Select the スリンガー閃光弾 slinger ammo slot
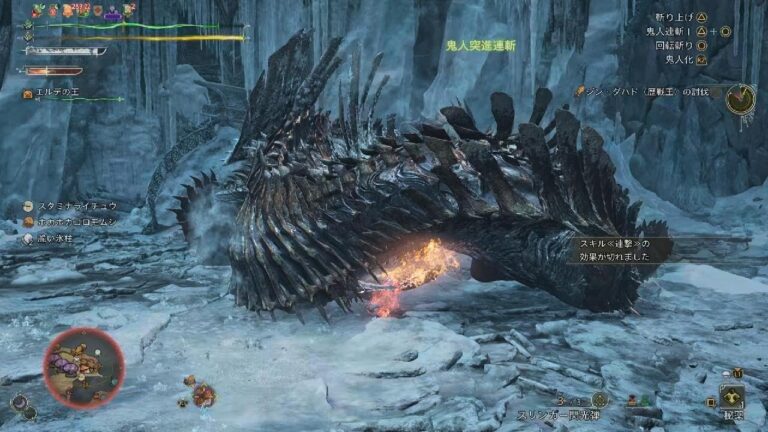Image resolution: width=768 pixels, height=432 pixels. click(598, 399)
